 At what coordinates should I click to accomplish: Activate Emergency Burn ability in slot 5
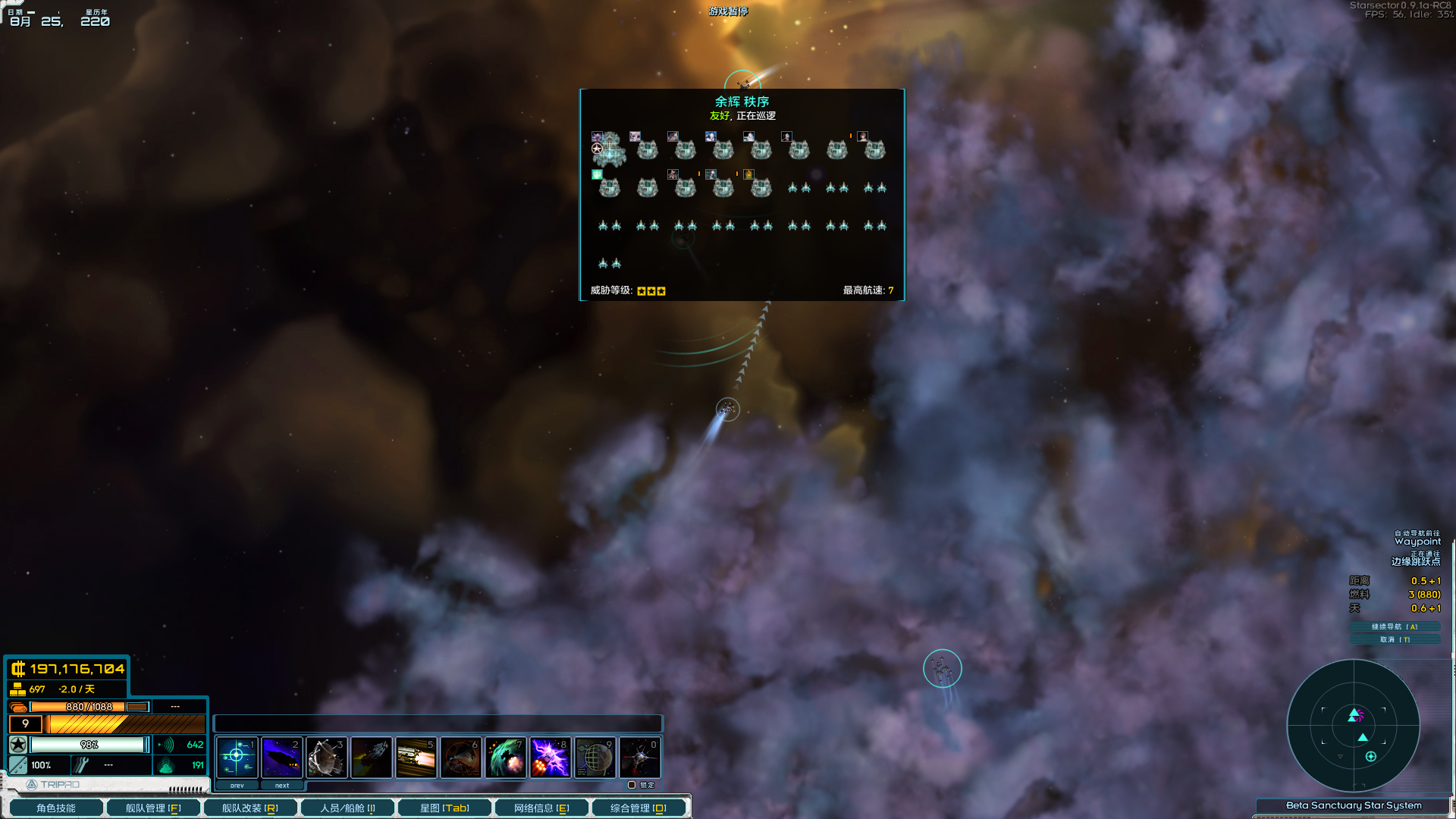pyautogui.click(x=416, y=756)
